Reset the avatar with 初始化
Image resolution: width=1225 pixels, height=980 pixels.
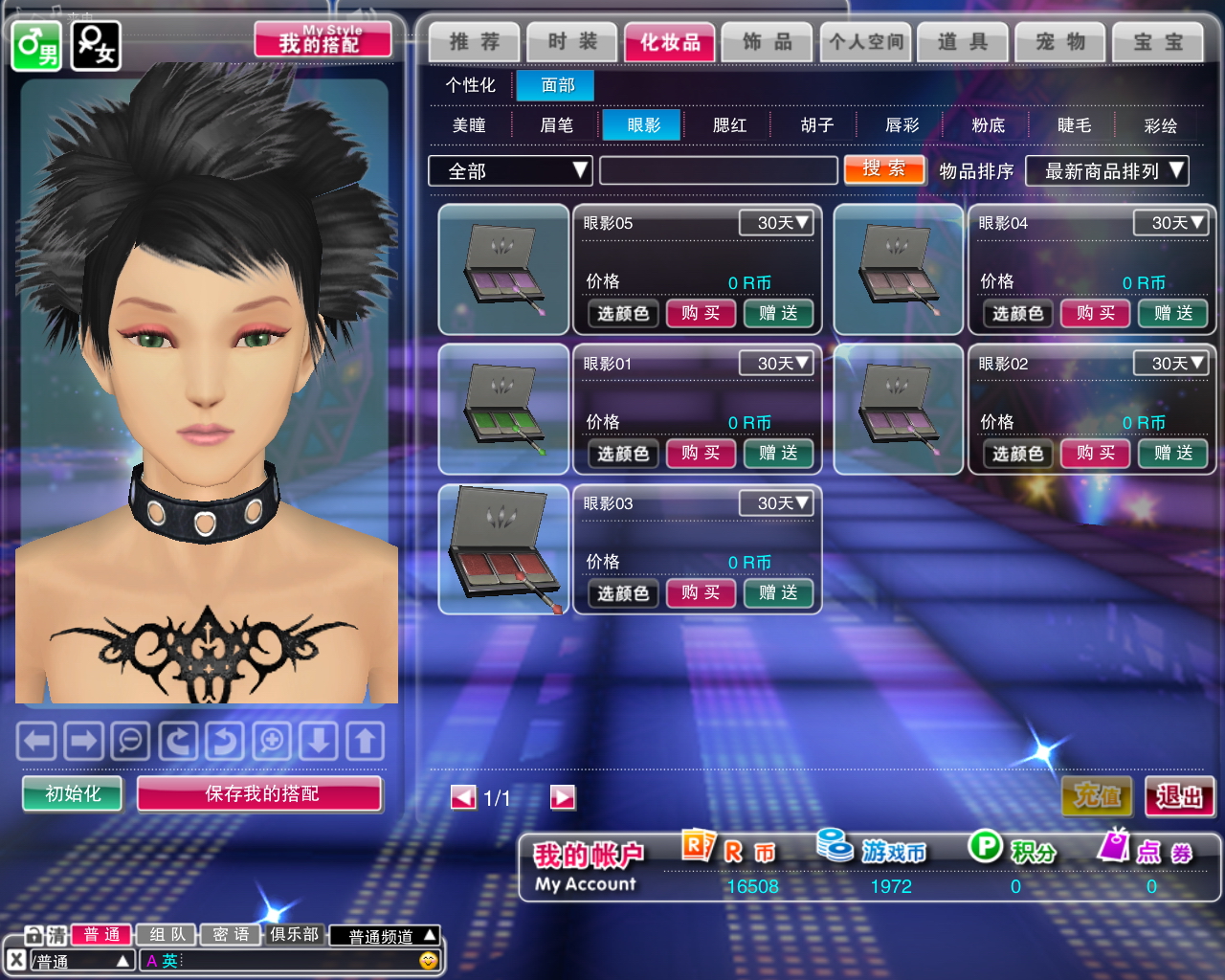pyautogui.click(x=73, y=793)
